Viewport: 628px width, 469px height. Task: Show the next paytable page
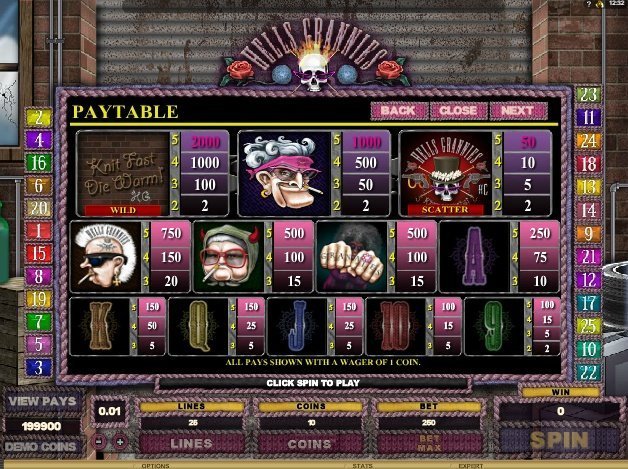click(518, 110)
